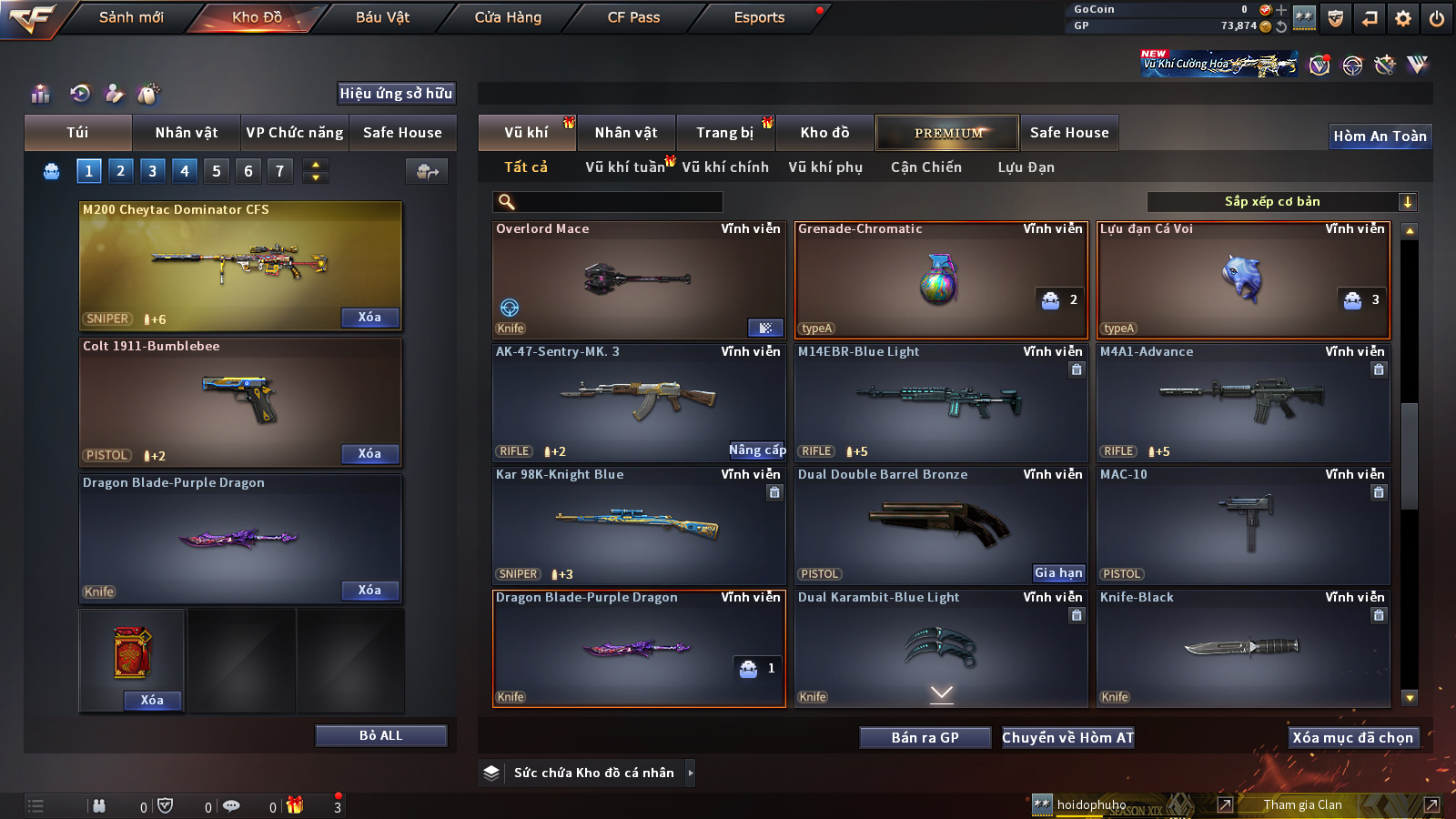Open Hòm An Toàn safe box
Viewport: 1456px width, 819px height.
click(x=1380, y=136)
